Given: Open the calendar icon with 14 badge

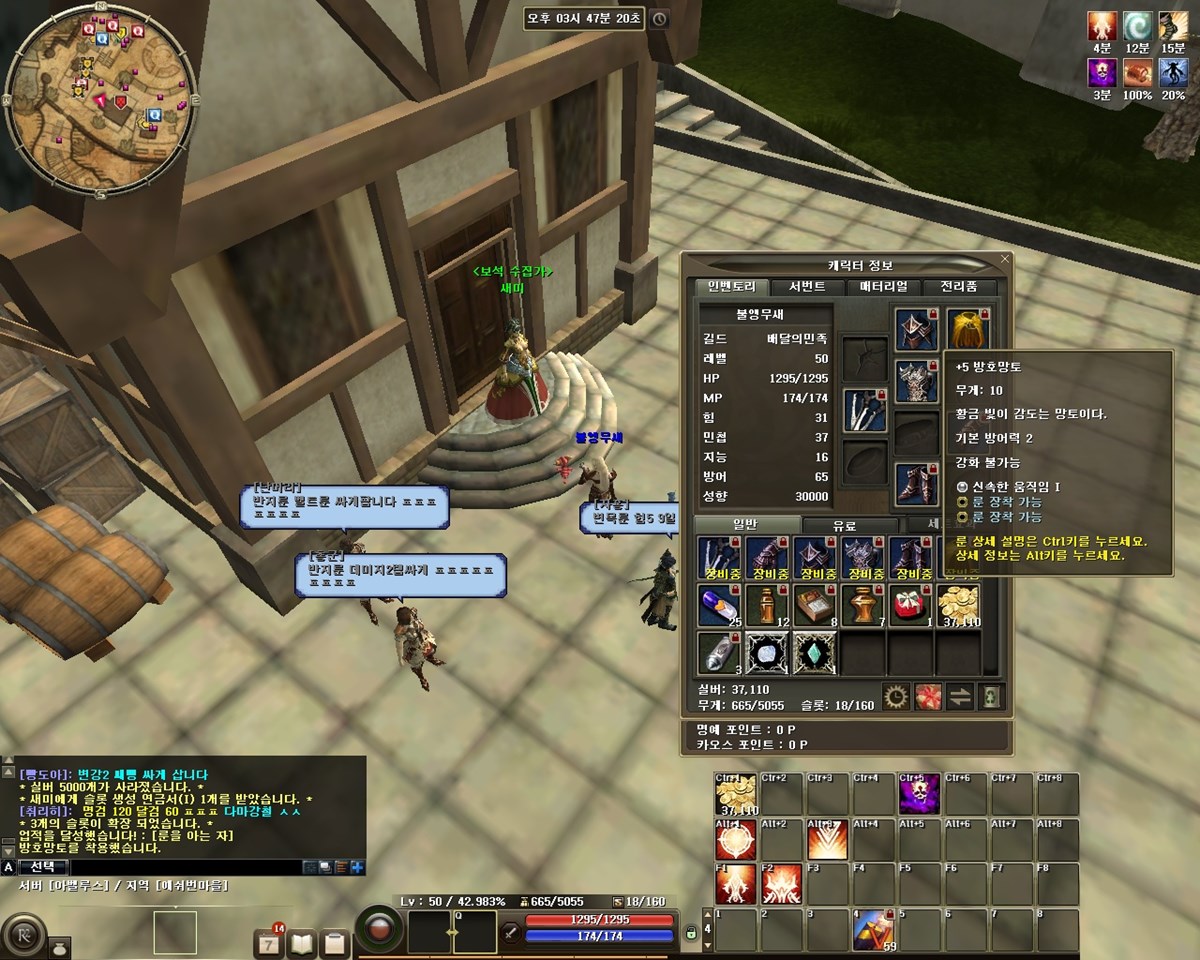Looking at the screenshot, I should [x=270, y=942].
